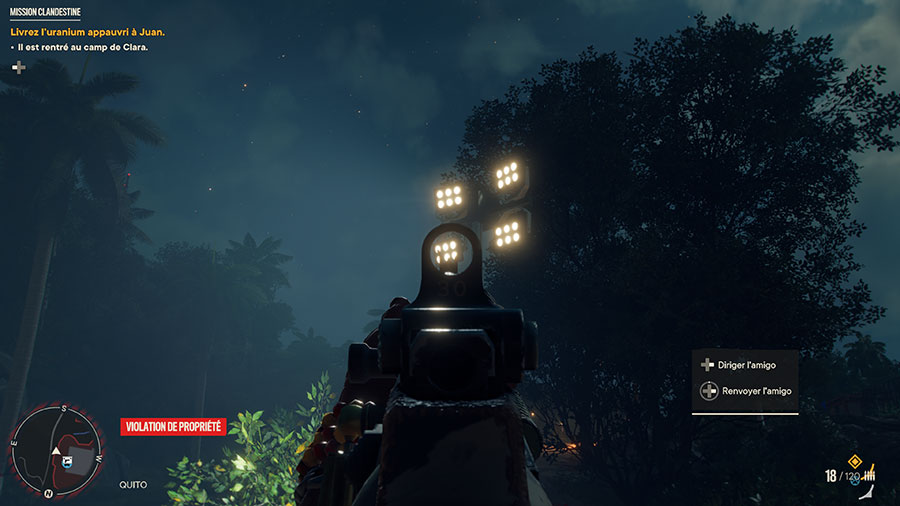The width and height of the screenshot is (900, 506).
Task: Choose the "Diriger l'amigo" option
Action: pyautogui.click(x=748, y=365)
